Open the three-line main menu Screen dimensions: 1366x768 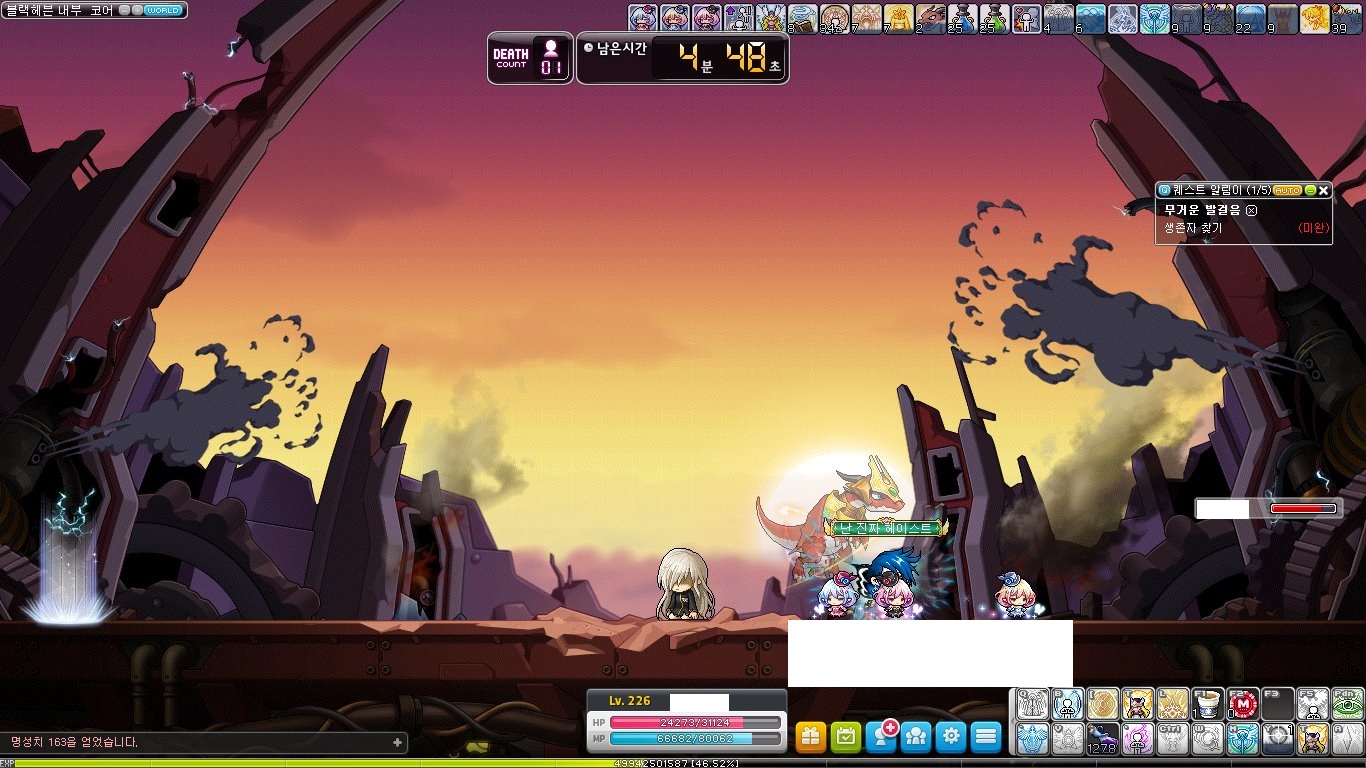click(x=986, y=737)
